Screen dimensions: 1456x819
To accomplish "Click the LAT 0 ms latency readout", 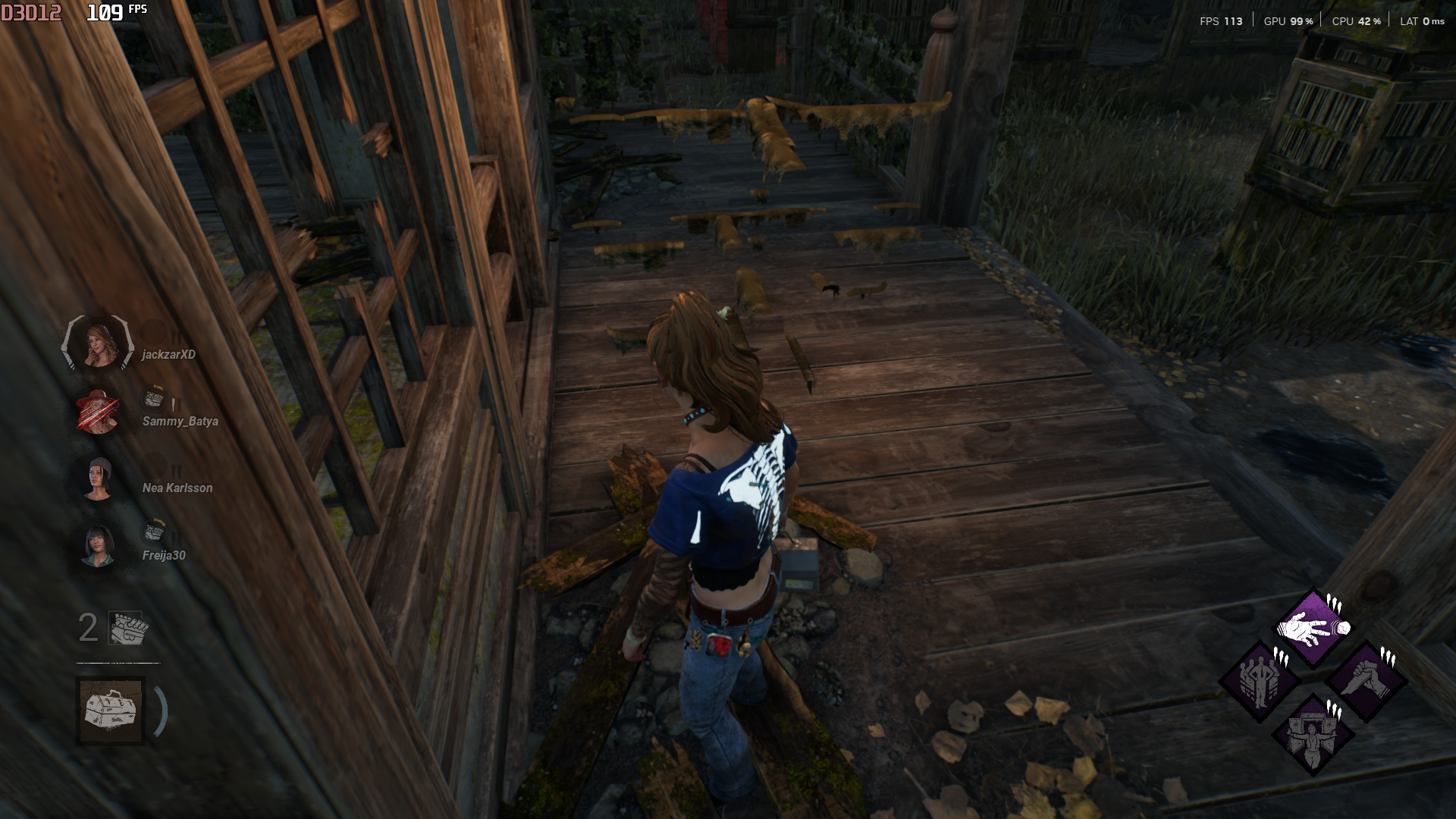I will coord(1421,22).
